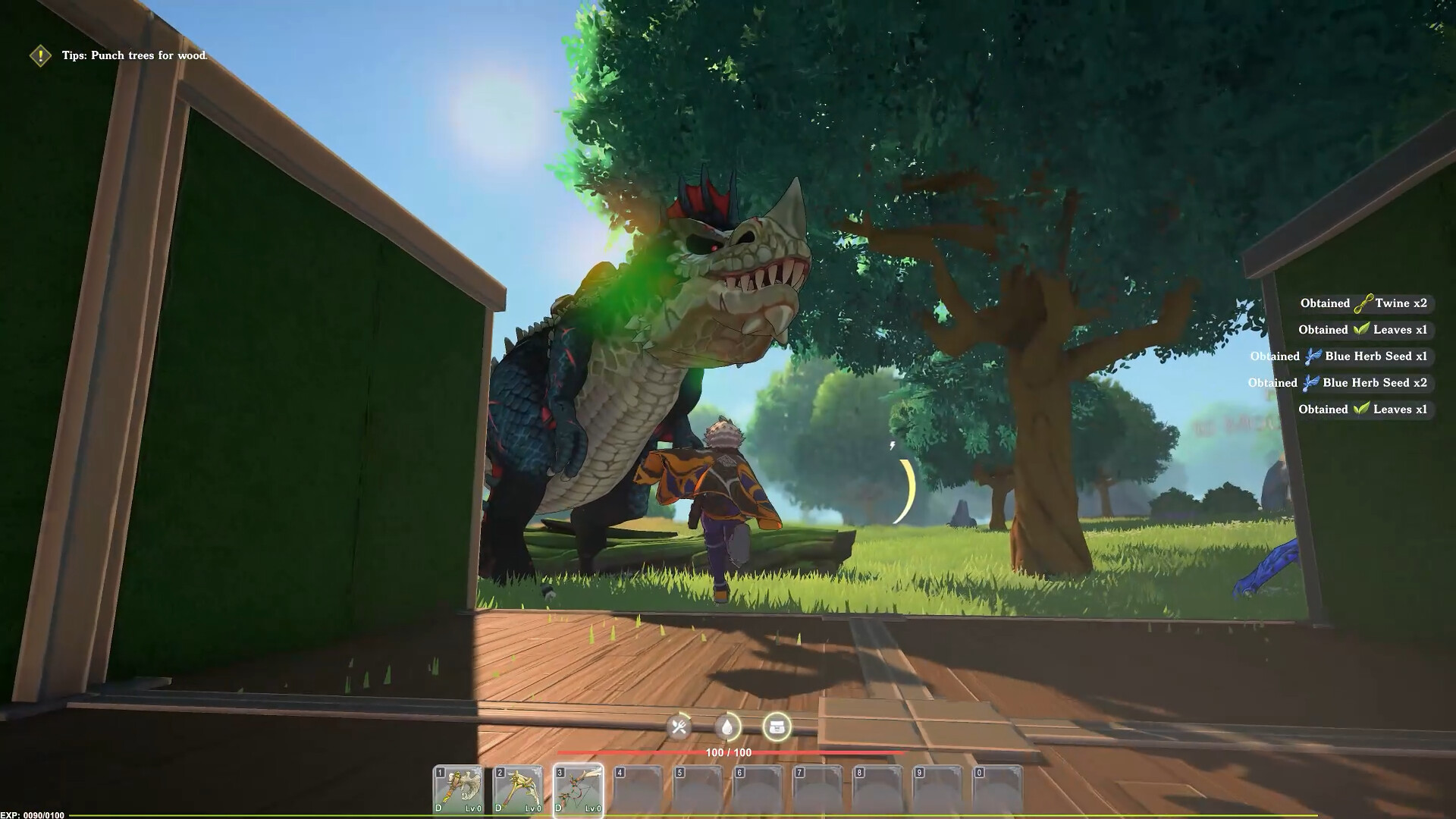Click the Leaves icon beside Obtained Leaves x1
Screen dimensions: 1456x819
[x=1363, y=330]
